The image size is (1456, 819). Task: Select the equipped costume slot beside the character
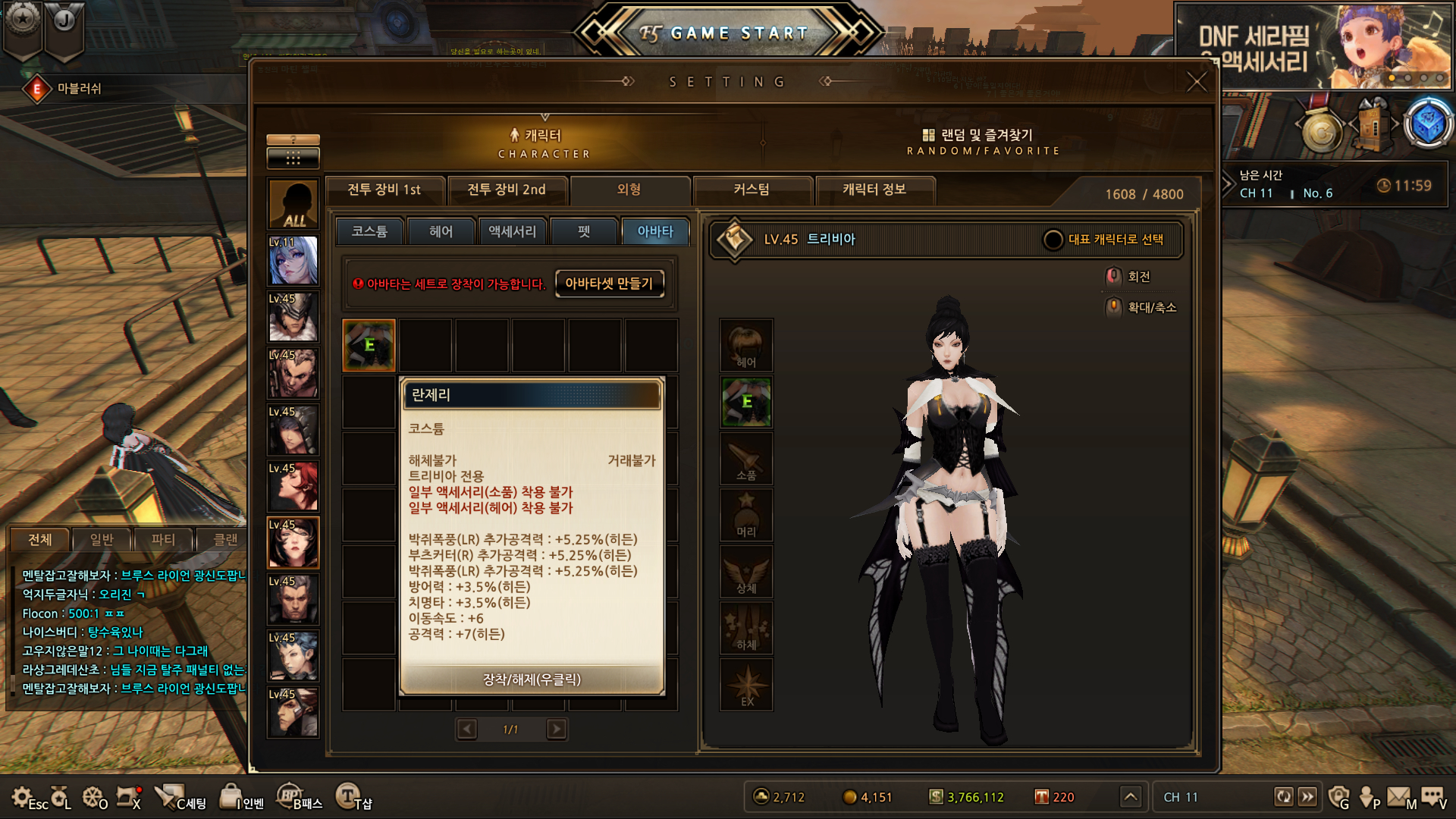pos(746,402)
